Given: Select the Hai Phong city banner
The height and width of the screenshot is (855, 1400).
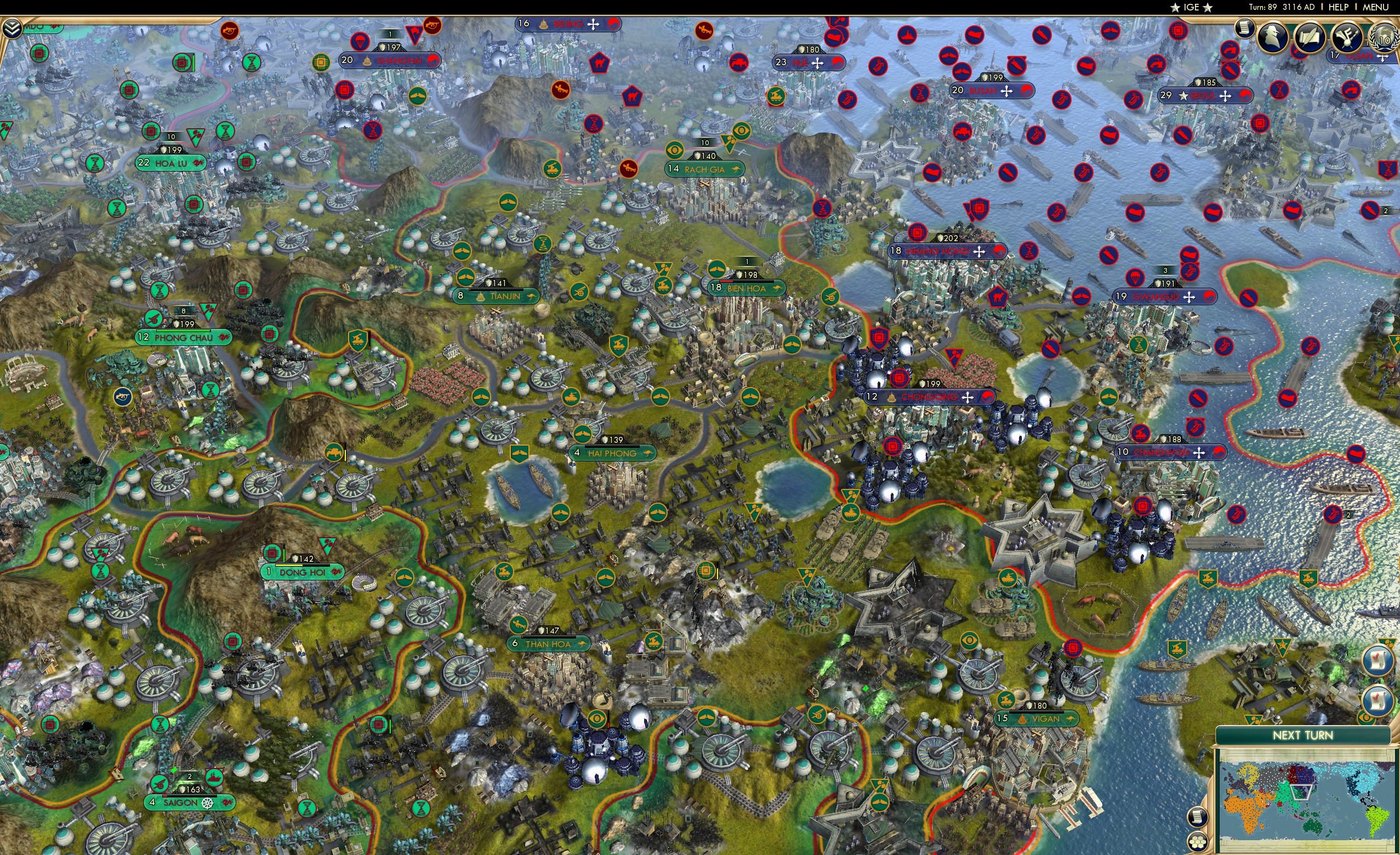Looking at the screenshot, I should pyautogui.click(x=612, y=453).
